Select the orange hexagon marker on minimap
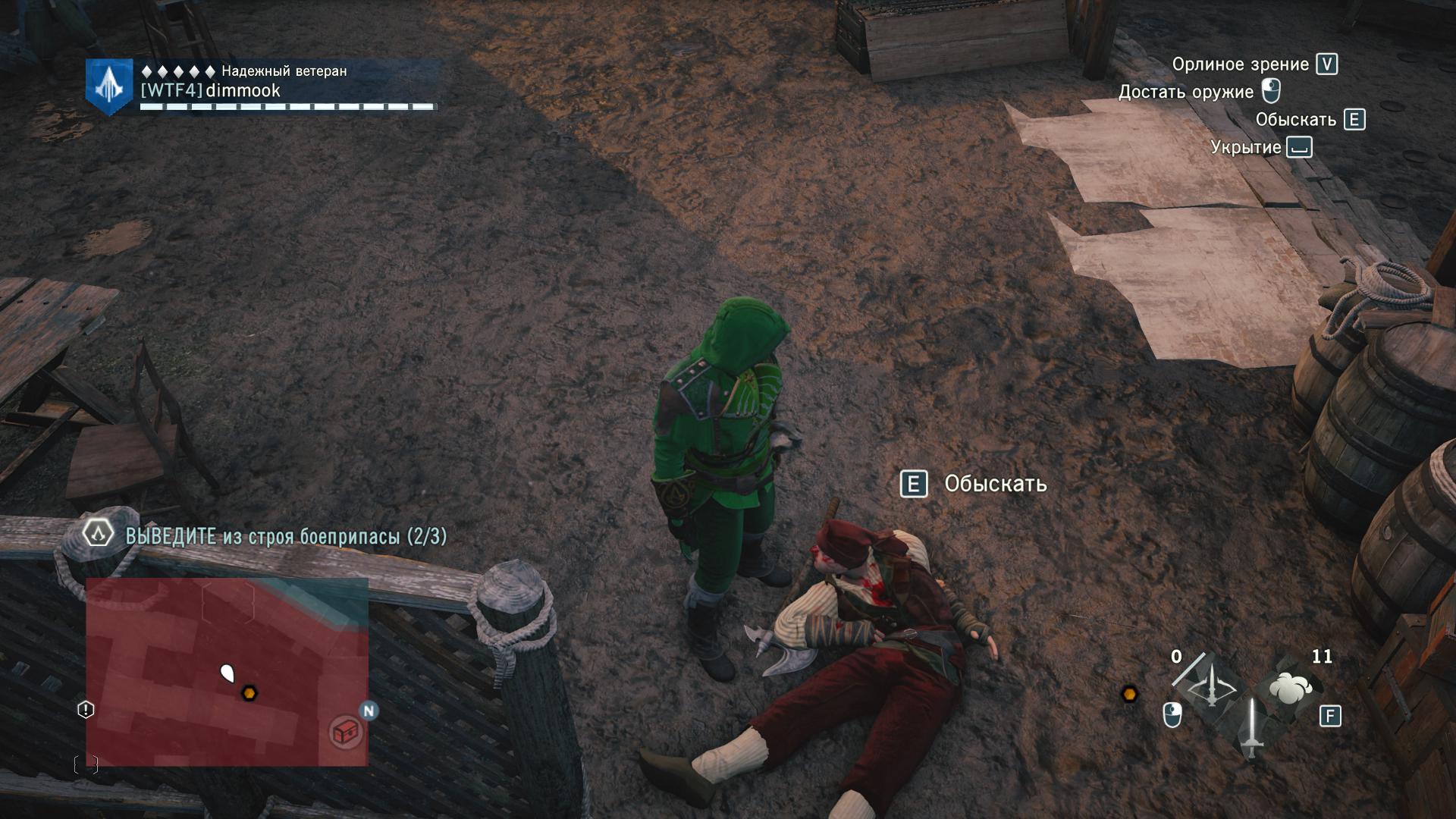 pos(248,692)
